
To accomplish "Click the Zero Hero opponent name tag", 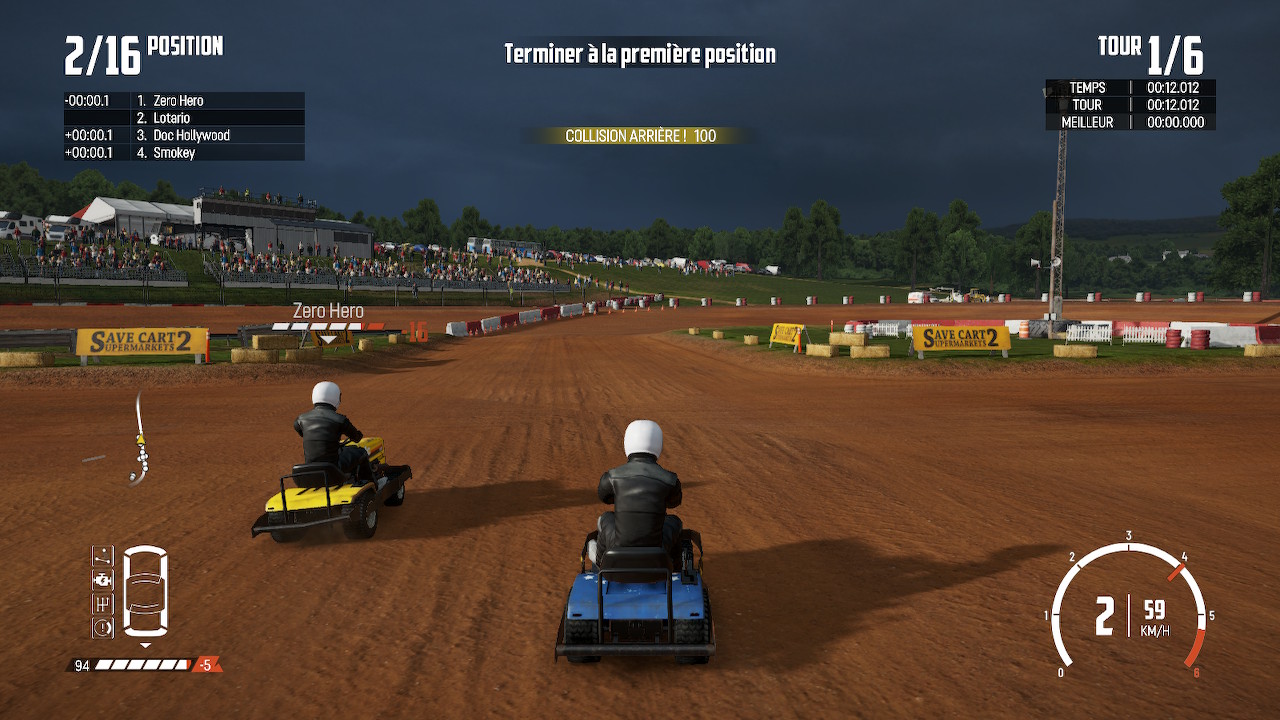I will tap(328, 312).
